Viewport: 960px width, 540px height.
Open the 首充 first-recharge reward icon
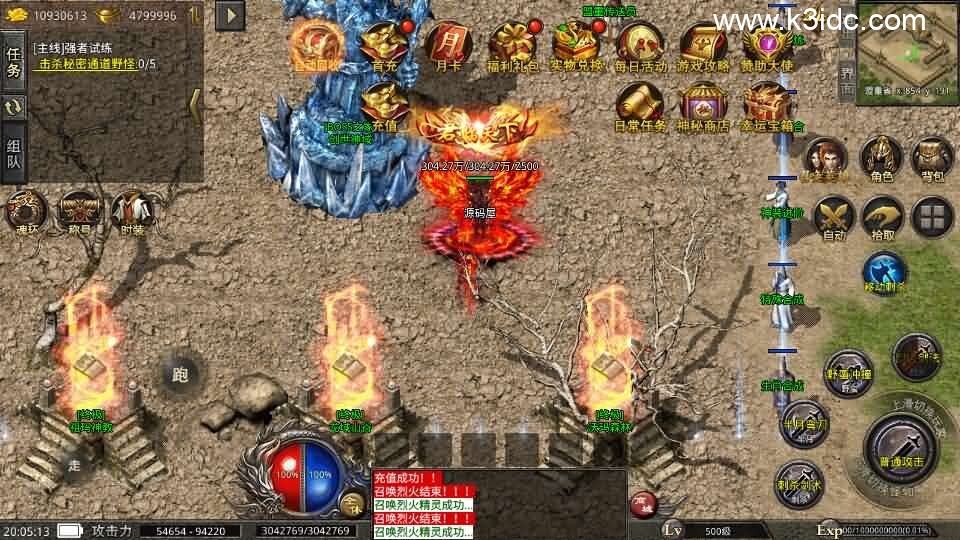coord(383,43)
